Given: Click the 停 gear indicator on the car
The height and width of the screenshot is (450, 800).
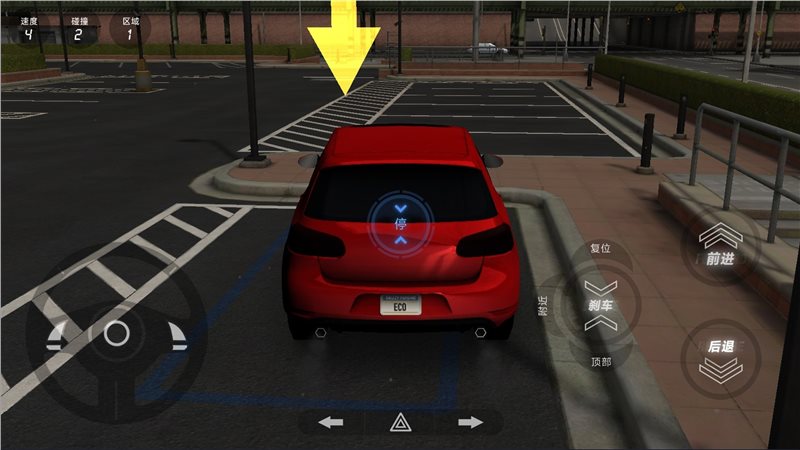Looking at the screenshot, I should click(400, 222).
